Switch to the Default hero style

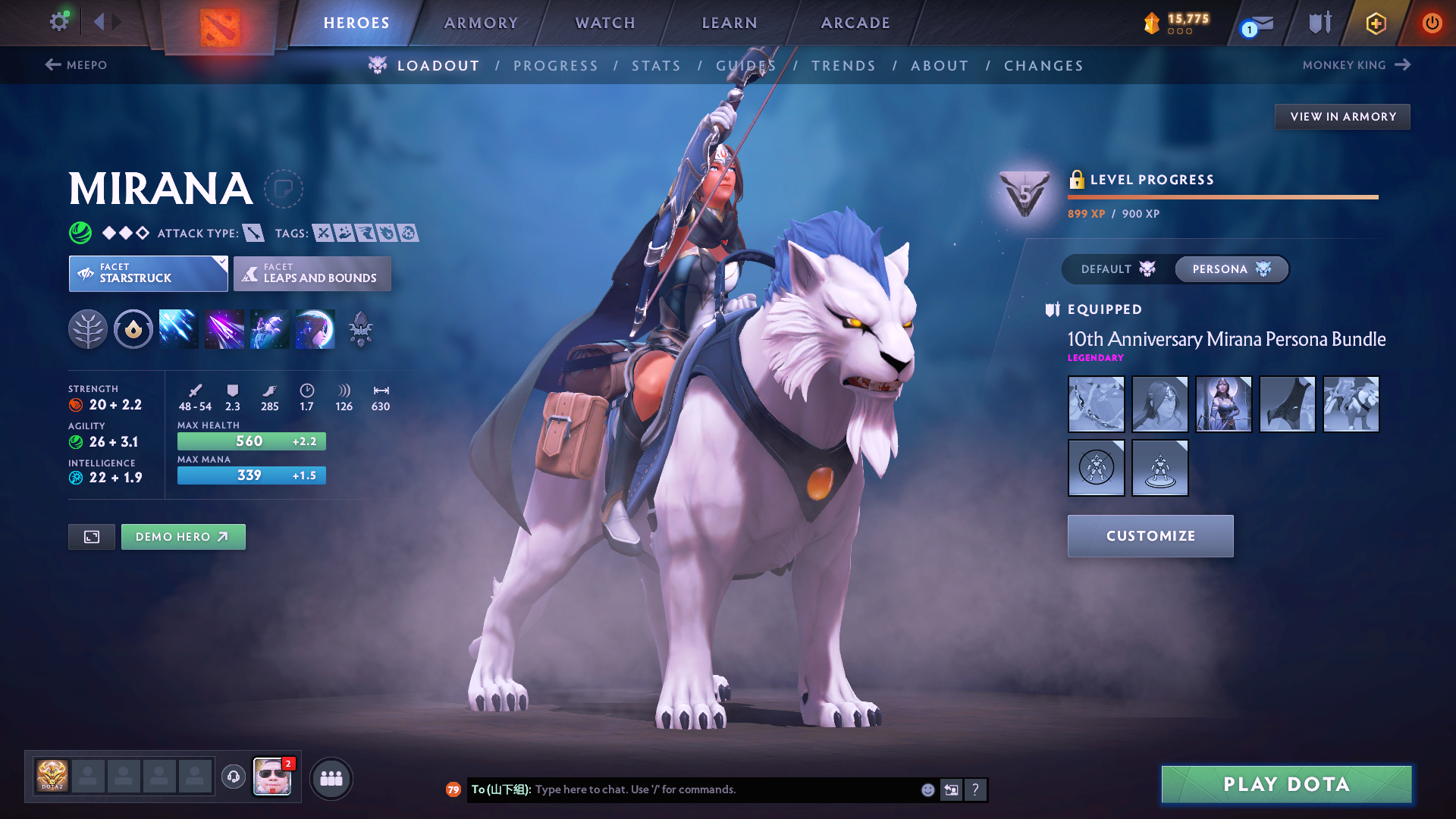pyautogui.click(x=1118, y=269)
